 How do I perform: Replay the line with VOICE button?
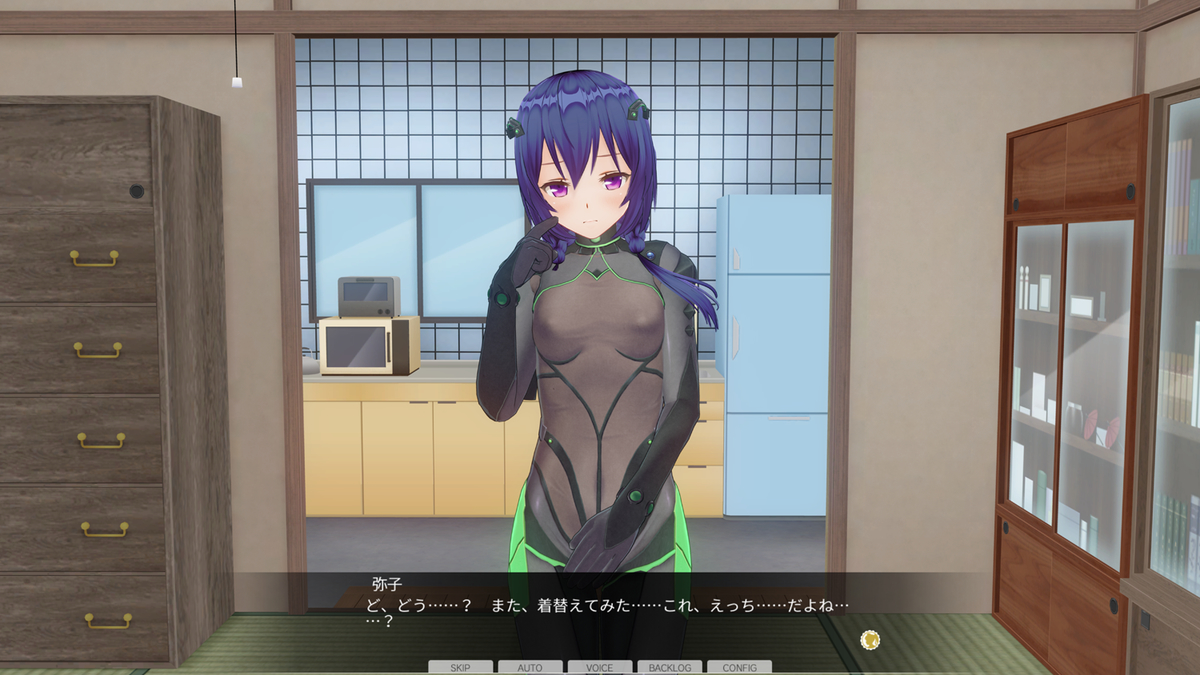[x=600, y=667]
